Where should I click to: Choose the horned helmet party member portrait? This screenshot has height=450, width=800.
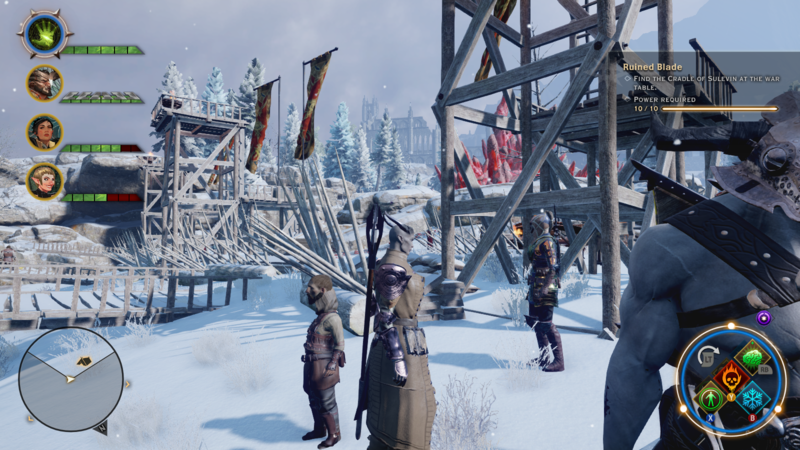[45, 84]
